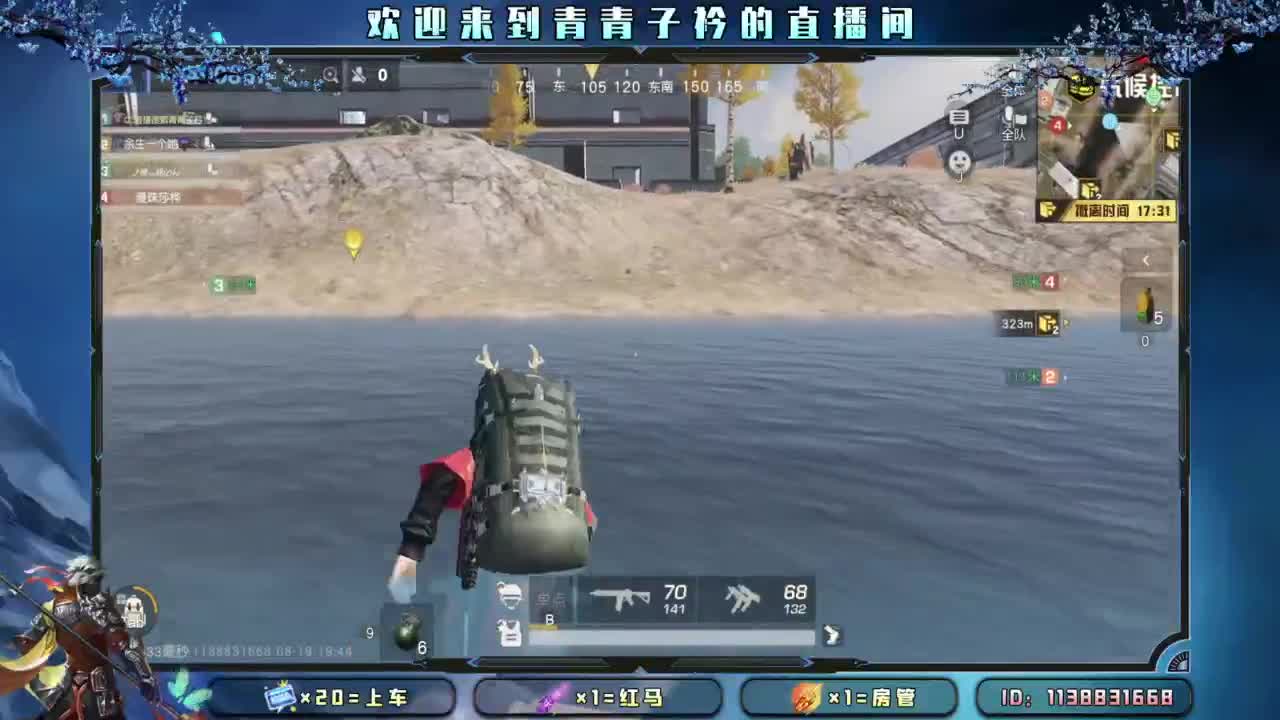
Task: Click the spectator count icon showing 0
Action: pos(367,75)
